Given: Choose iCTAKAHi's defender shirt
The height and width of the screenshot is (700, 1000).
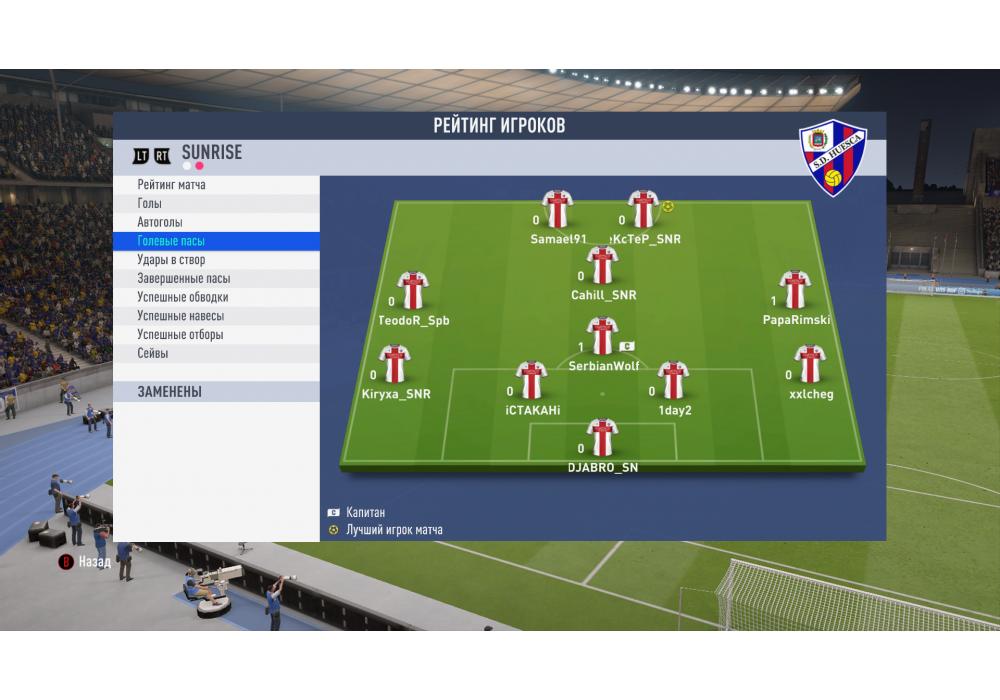Looking at the screenshot, I should tap(531, 380).
